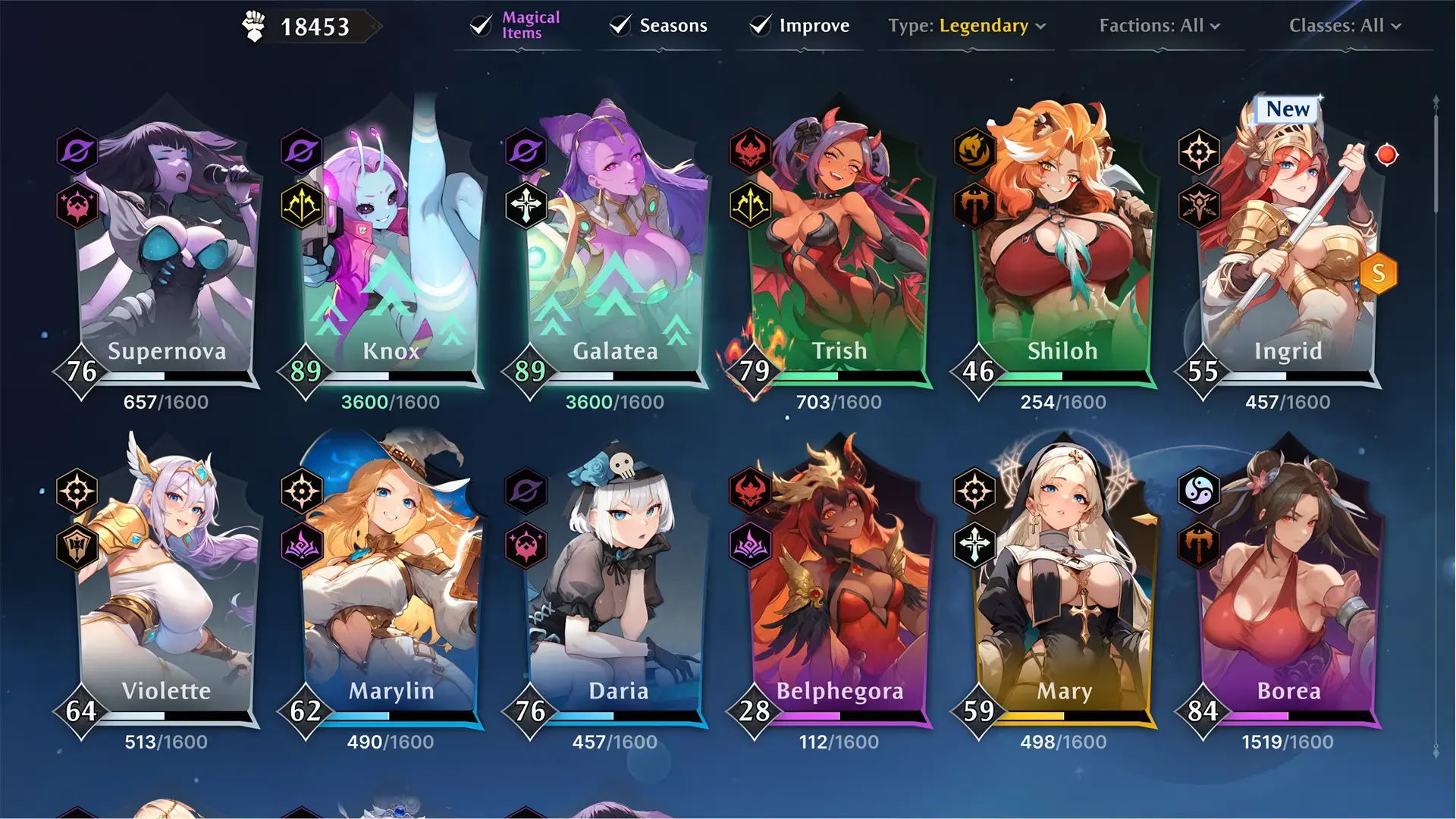The height and width of the screenshot is (819, 1456).
Task: Click the yin-yang faction icon on Borea's card
Action: coord(1199,491)
